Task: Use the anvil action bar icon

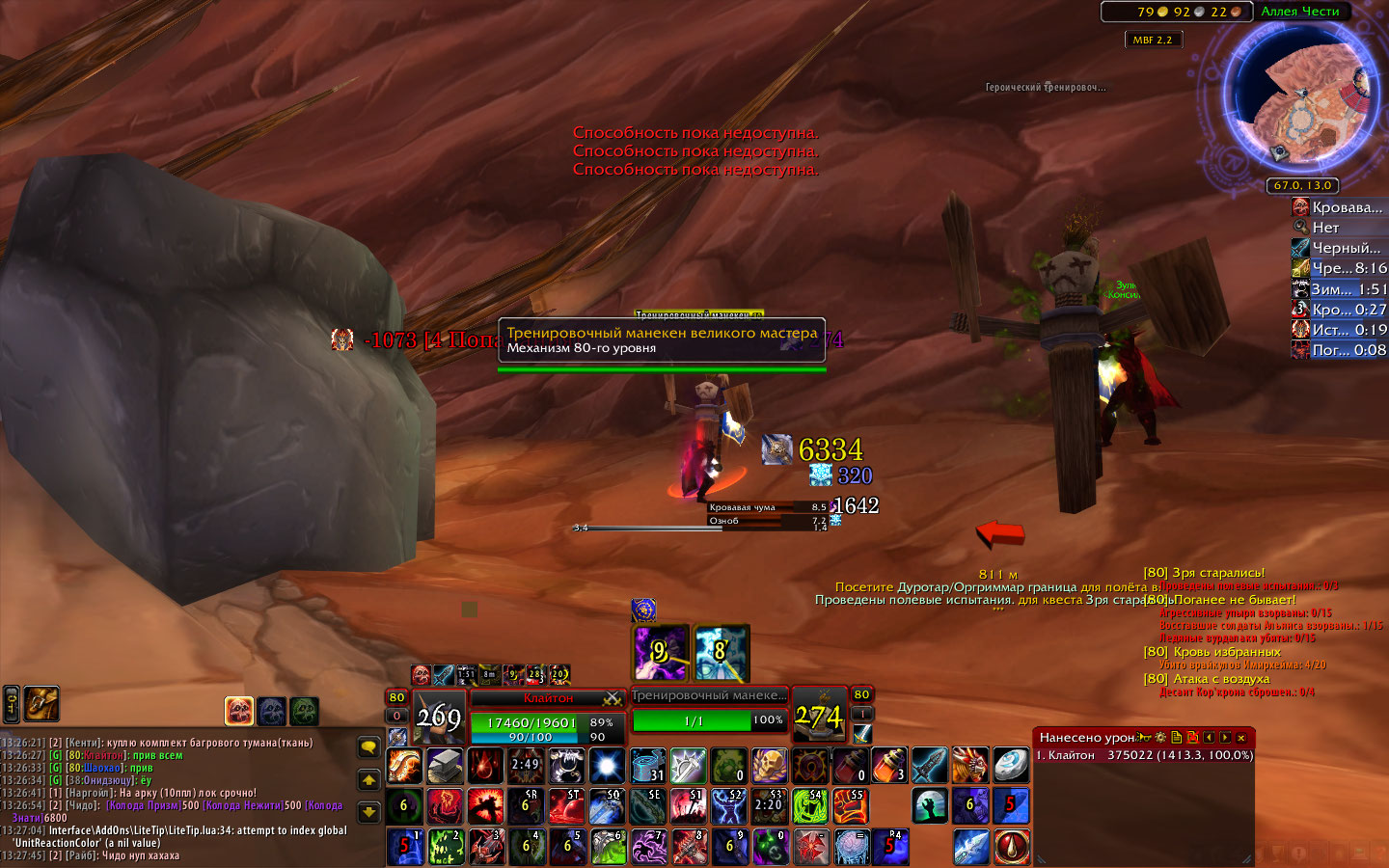Action: tap(445, 767)
